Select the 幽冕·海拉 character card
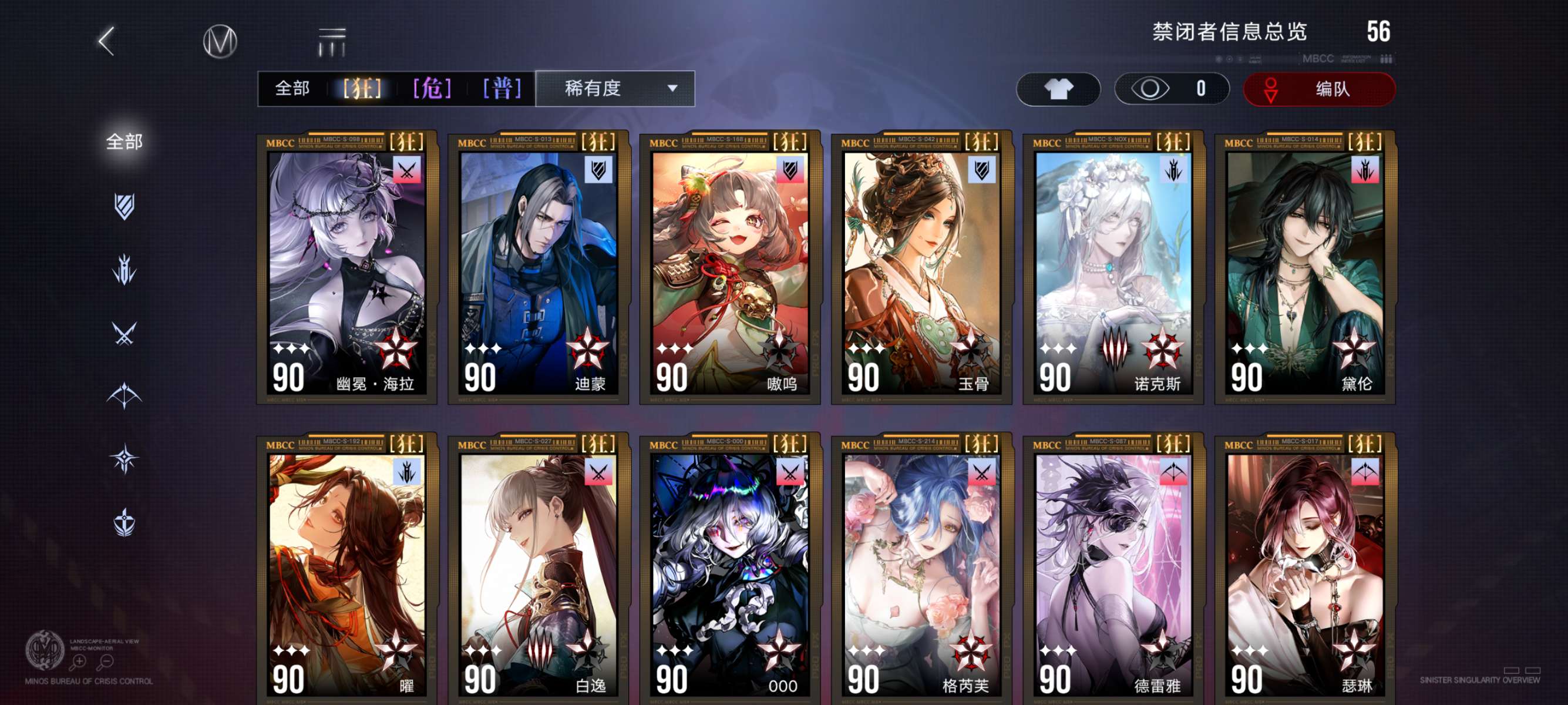1568x705 pixels. (x=347, y=268)
